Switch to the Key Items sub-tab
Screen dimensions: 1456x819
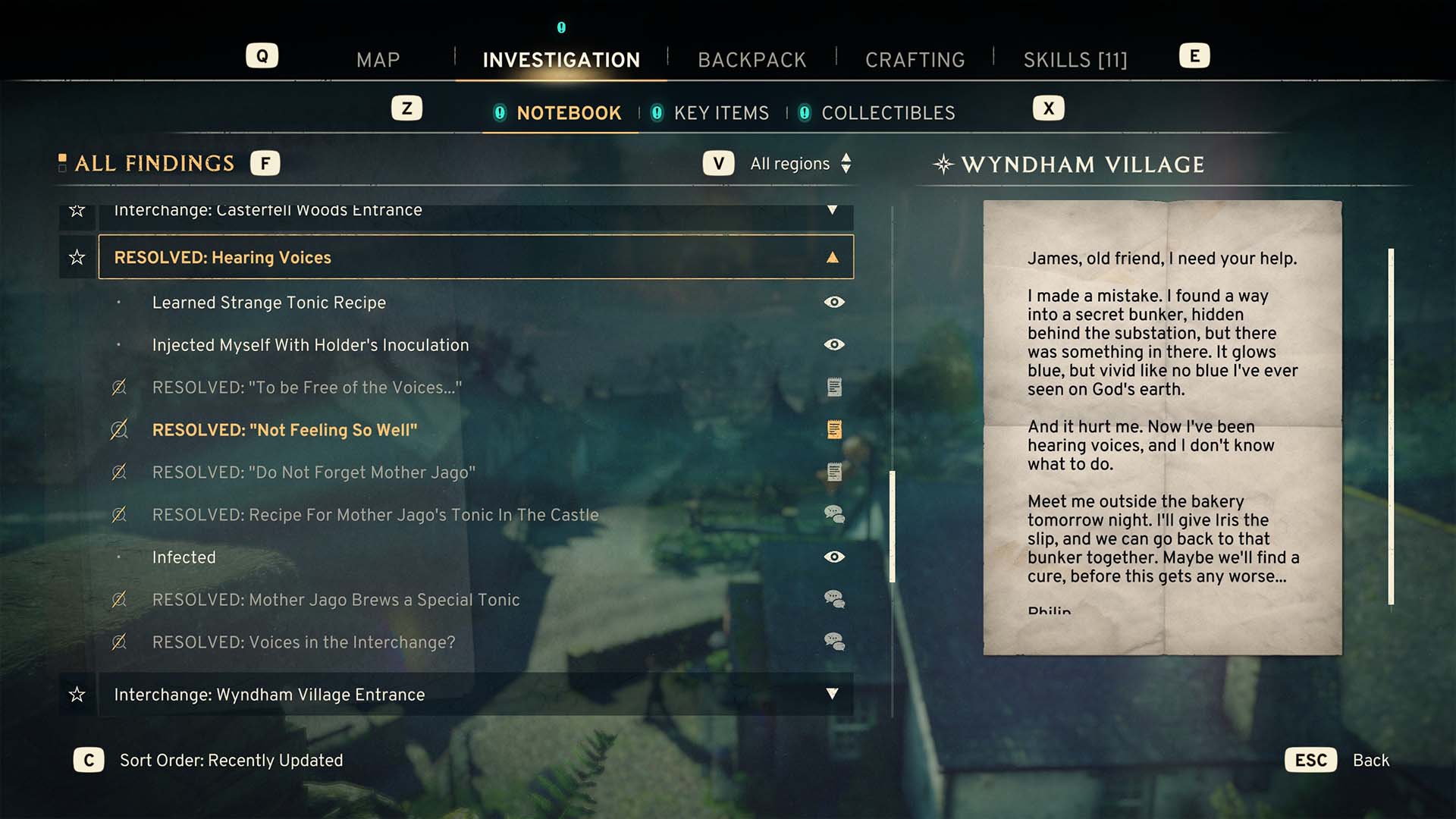pos(720,113)
